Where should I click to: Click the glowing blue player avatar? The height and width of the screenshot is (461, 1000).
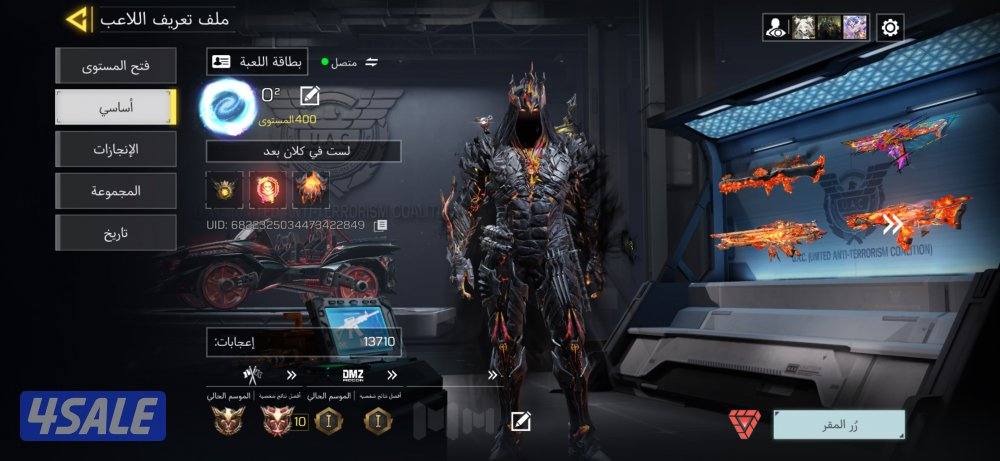(x=228, y=106)
